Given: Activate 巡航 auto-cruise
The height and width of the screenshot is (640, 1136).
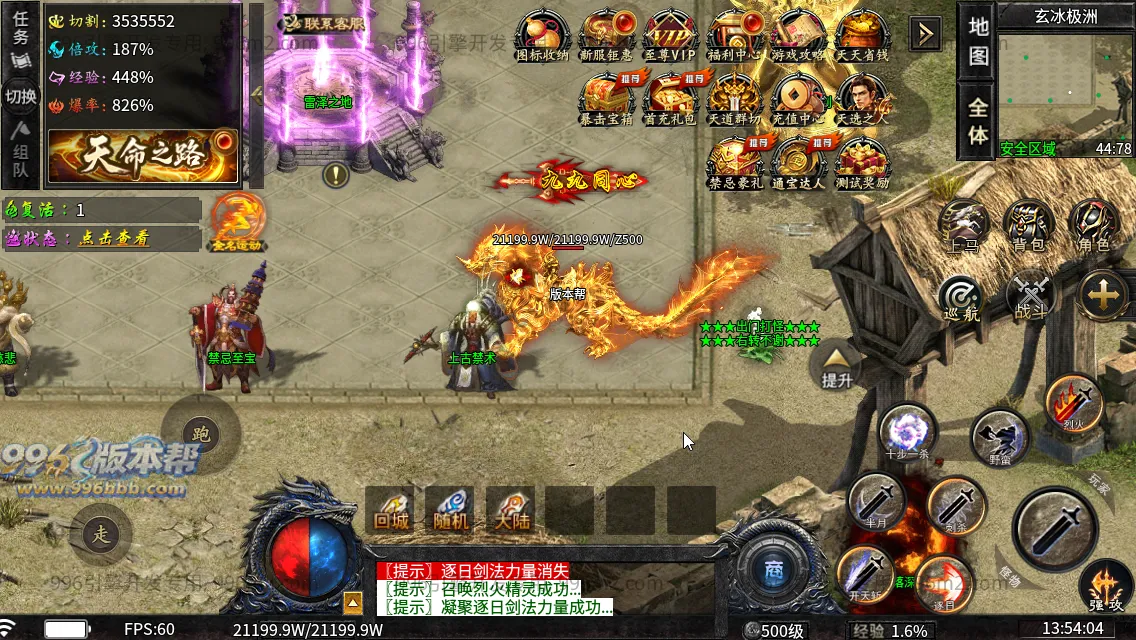Looking at the screenshot, I should click(962, 296).
